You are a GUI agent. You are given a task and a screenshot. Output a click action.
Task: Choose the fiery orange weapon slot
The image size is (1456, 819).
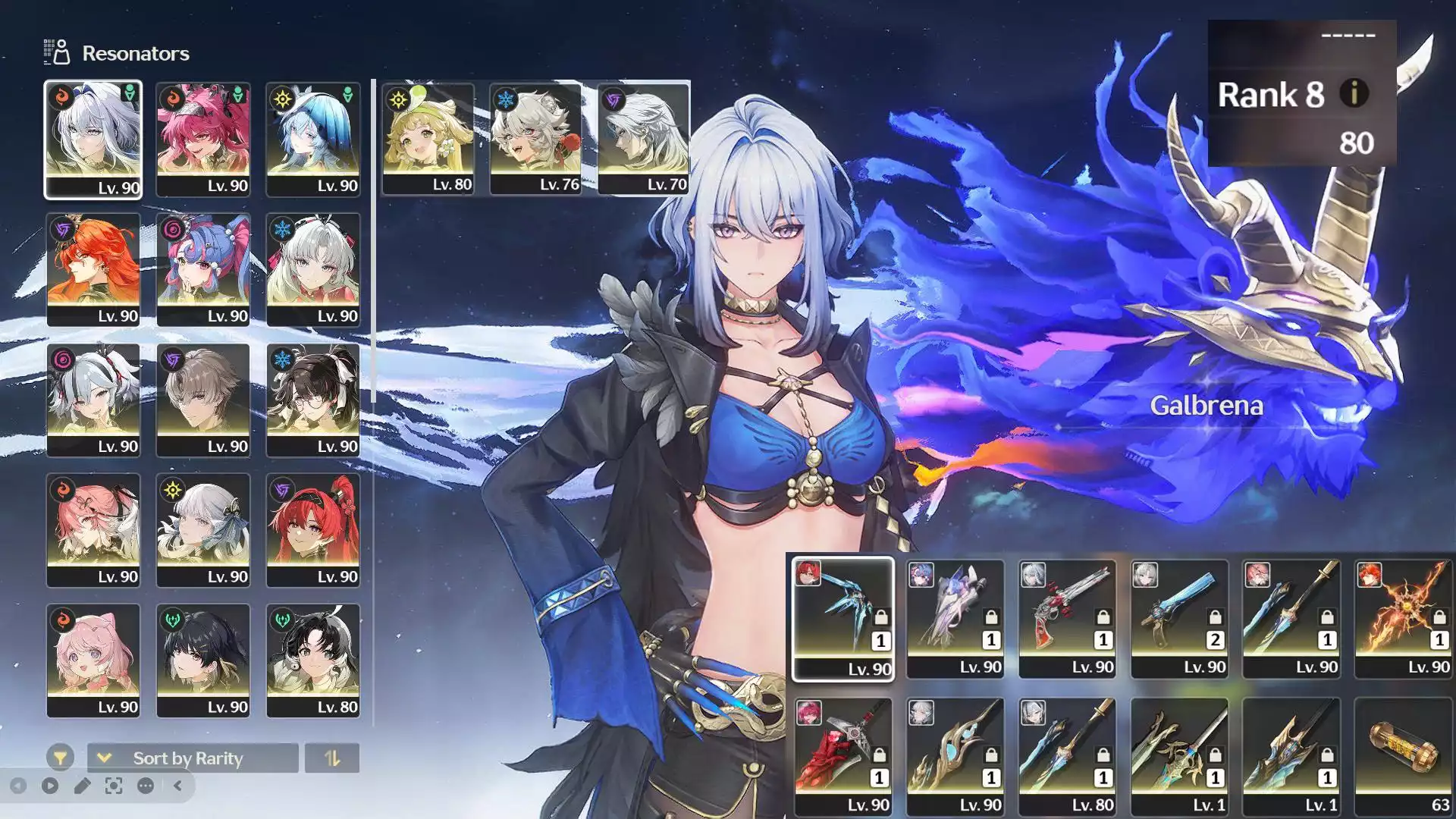[1403, 618]
